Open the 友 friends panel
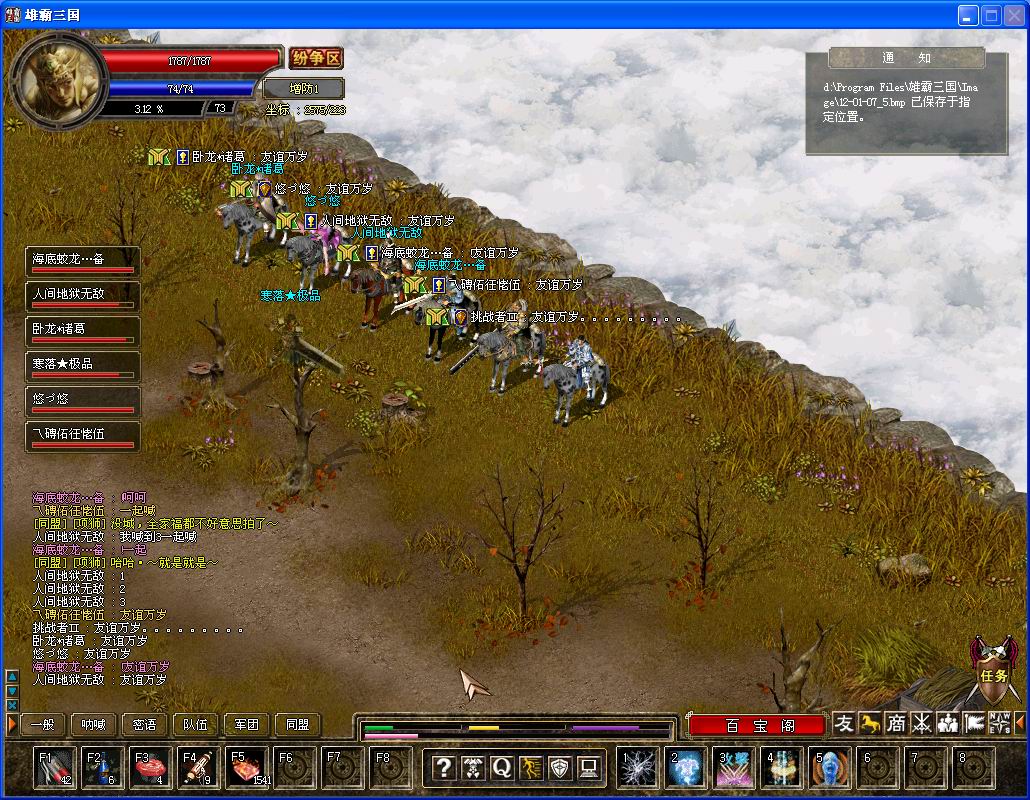 click(845, 723)
